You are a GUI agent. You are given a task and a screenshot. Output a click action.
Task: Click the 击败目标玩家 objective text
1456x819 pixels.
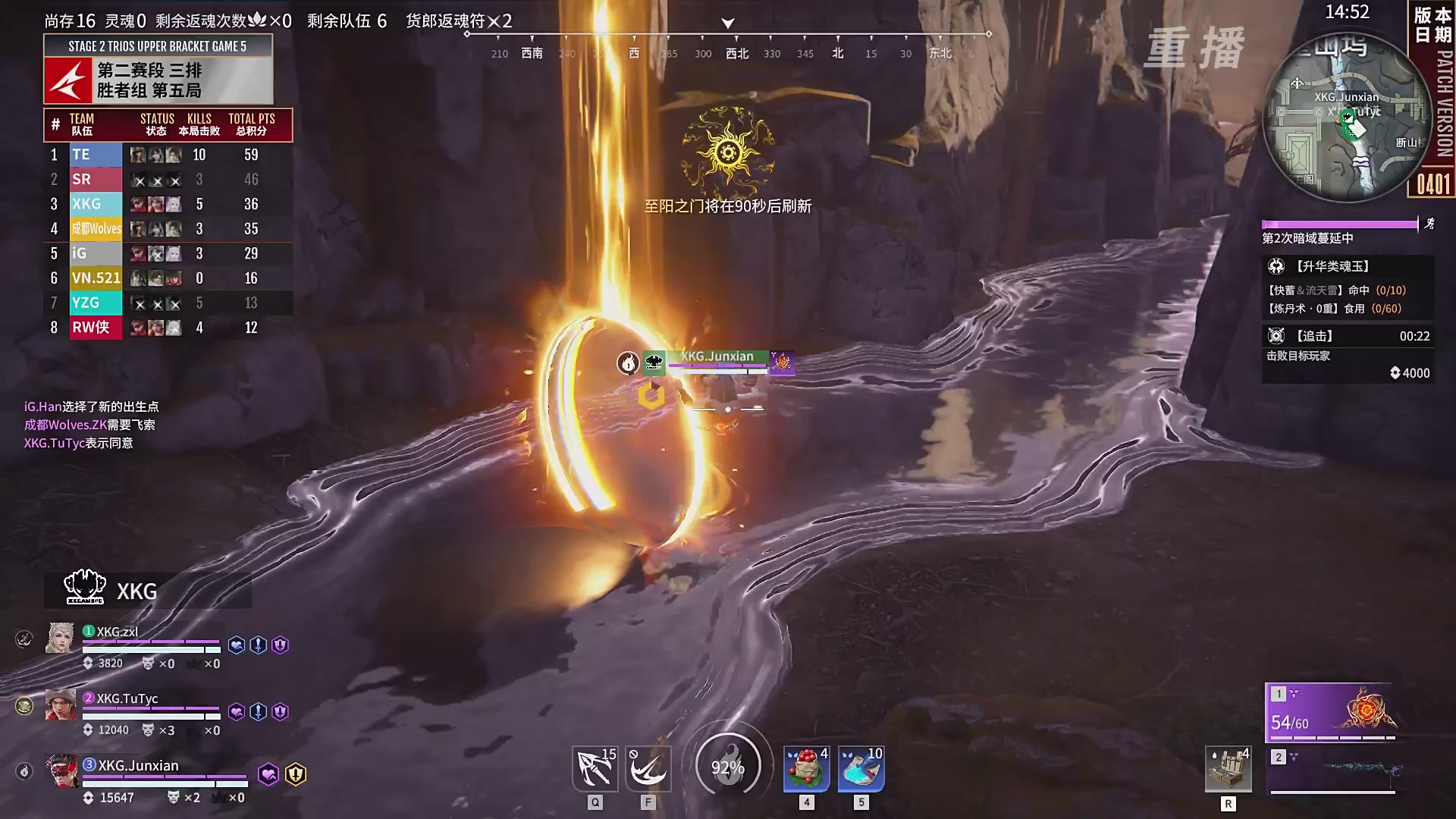pyautogui.click(x=1298, y=356)
